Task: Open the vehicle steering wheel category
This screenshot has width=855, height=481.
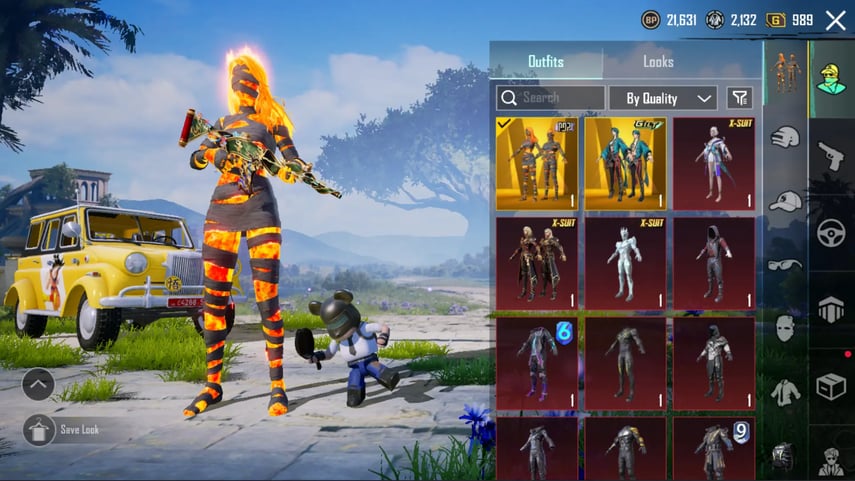Action: [x=831, y=233]
